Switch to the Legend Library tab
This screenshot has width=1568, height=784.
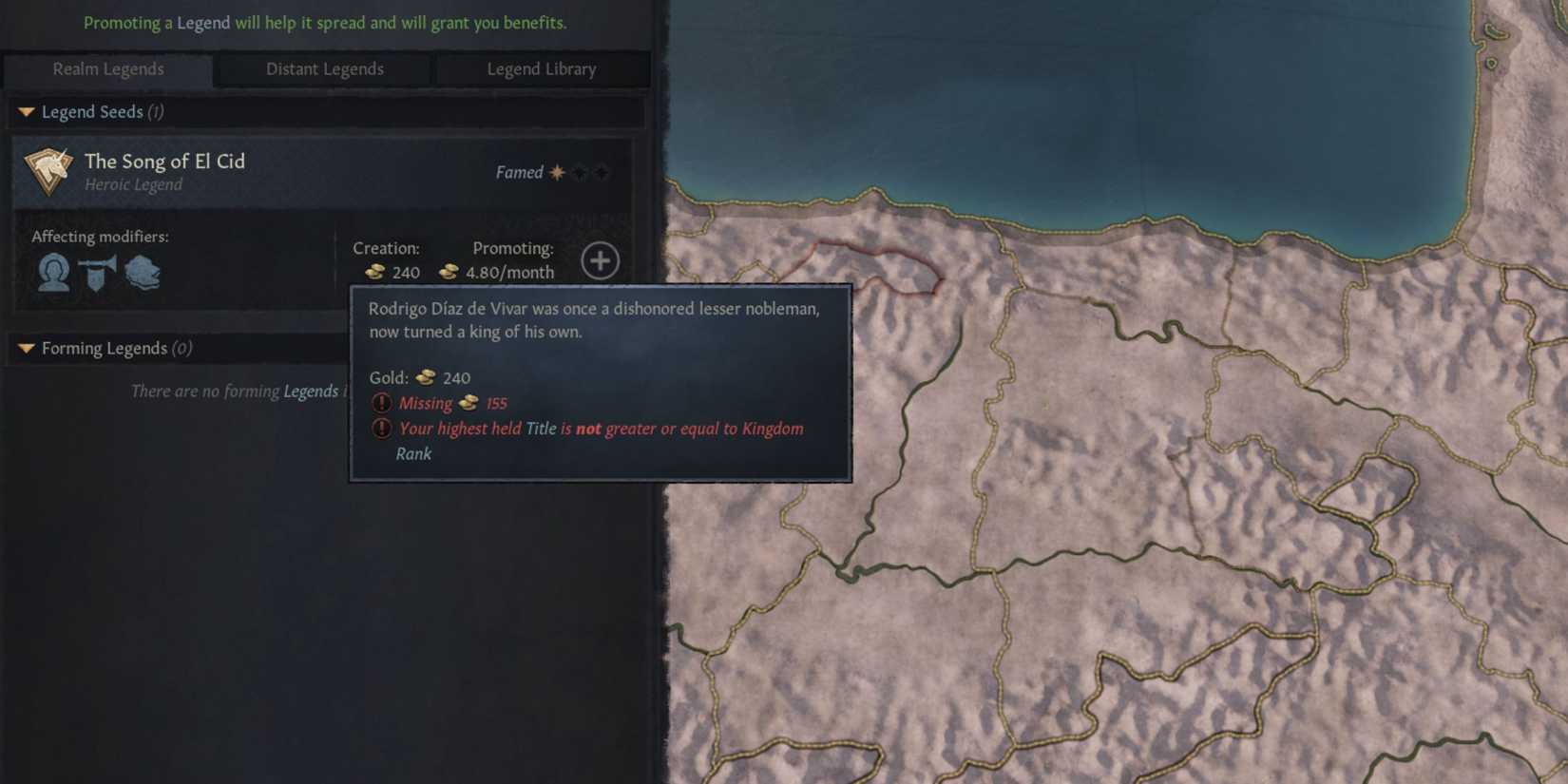(542, 68)
